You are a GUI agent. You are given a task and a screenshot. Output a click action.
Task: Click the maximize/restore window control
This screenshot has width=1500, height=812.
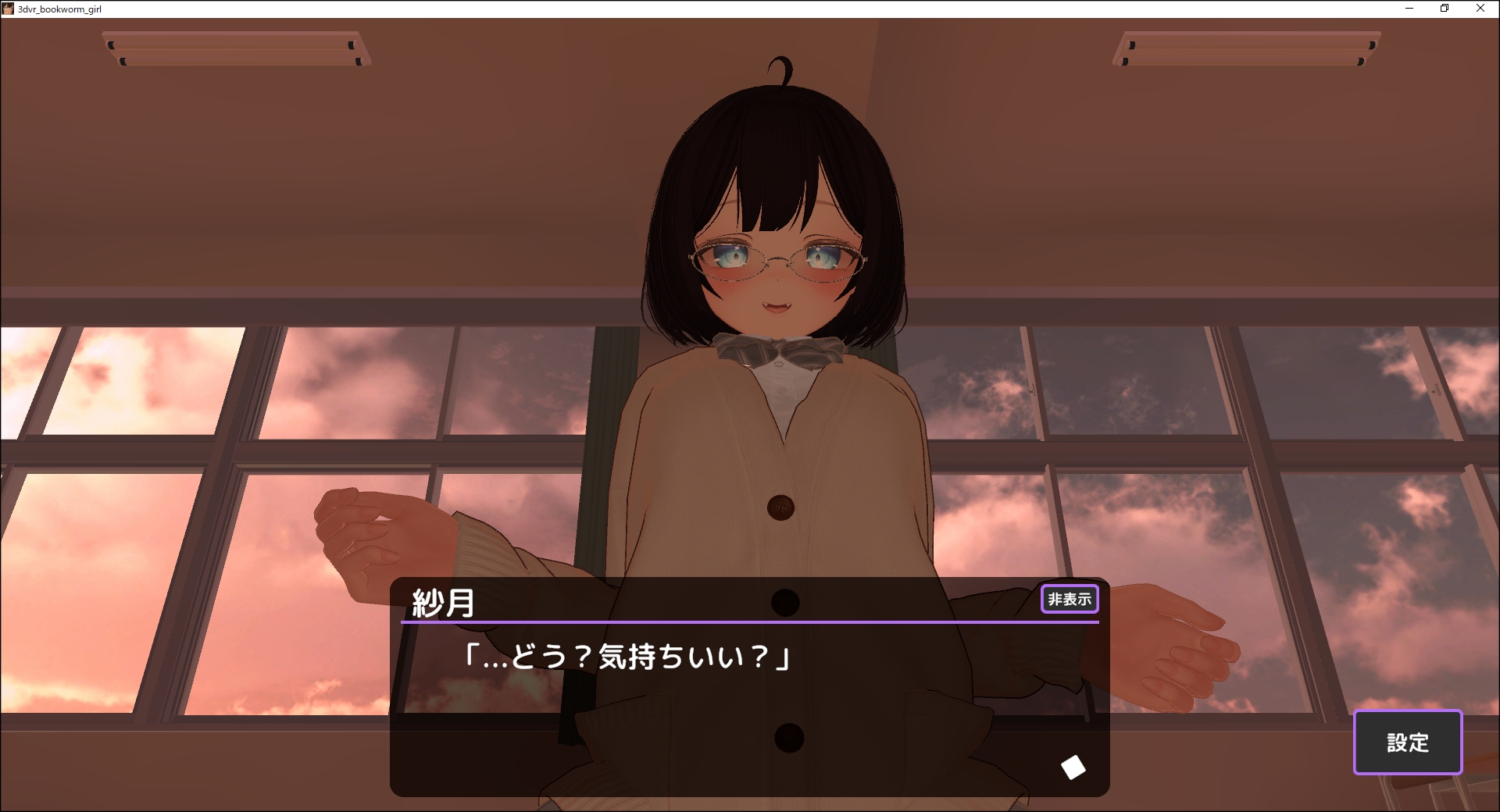(x=1444, y=9)
